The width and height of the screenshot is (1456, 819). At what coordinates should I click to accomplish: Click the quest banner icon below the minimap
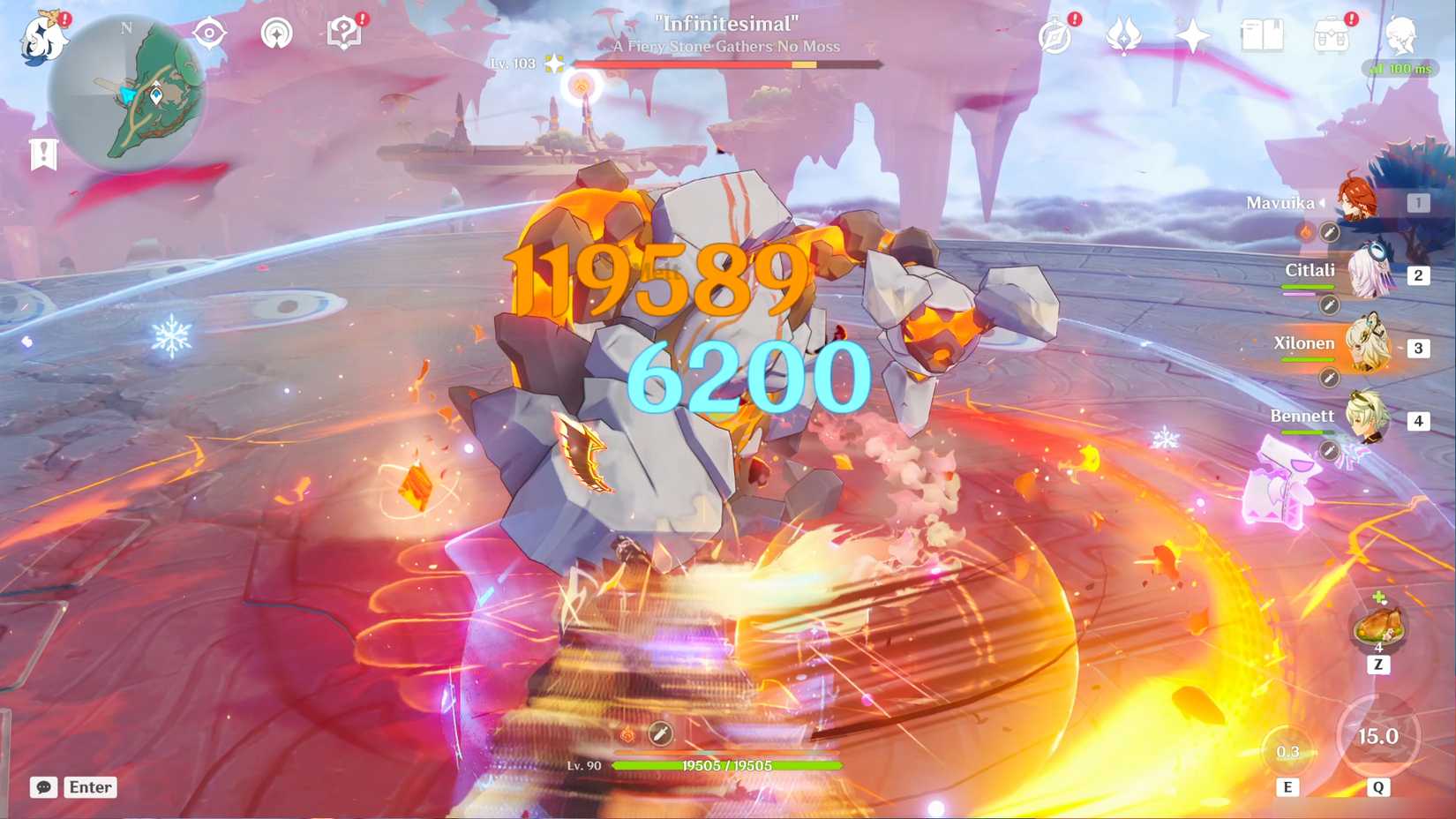tap(43, 152)
